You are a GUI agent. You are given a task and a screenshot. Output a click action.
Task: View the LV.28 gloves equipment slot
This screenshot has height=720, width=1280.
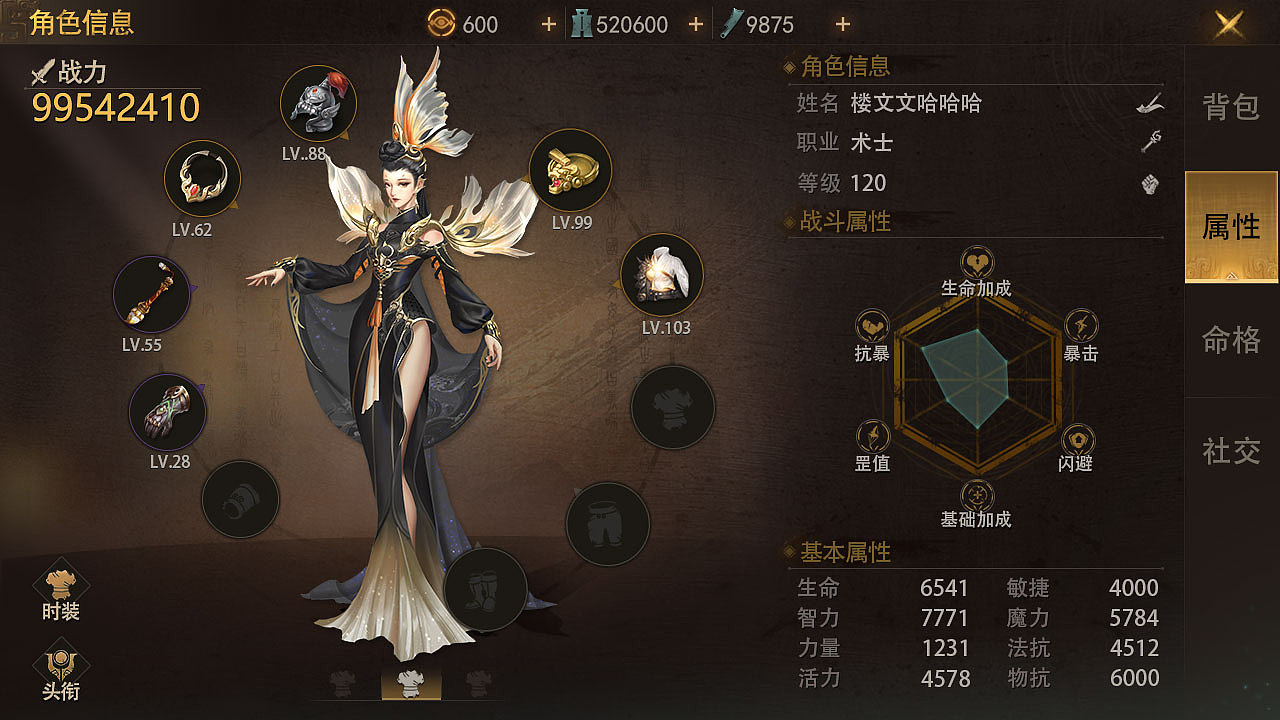point(166,411)
